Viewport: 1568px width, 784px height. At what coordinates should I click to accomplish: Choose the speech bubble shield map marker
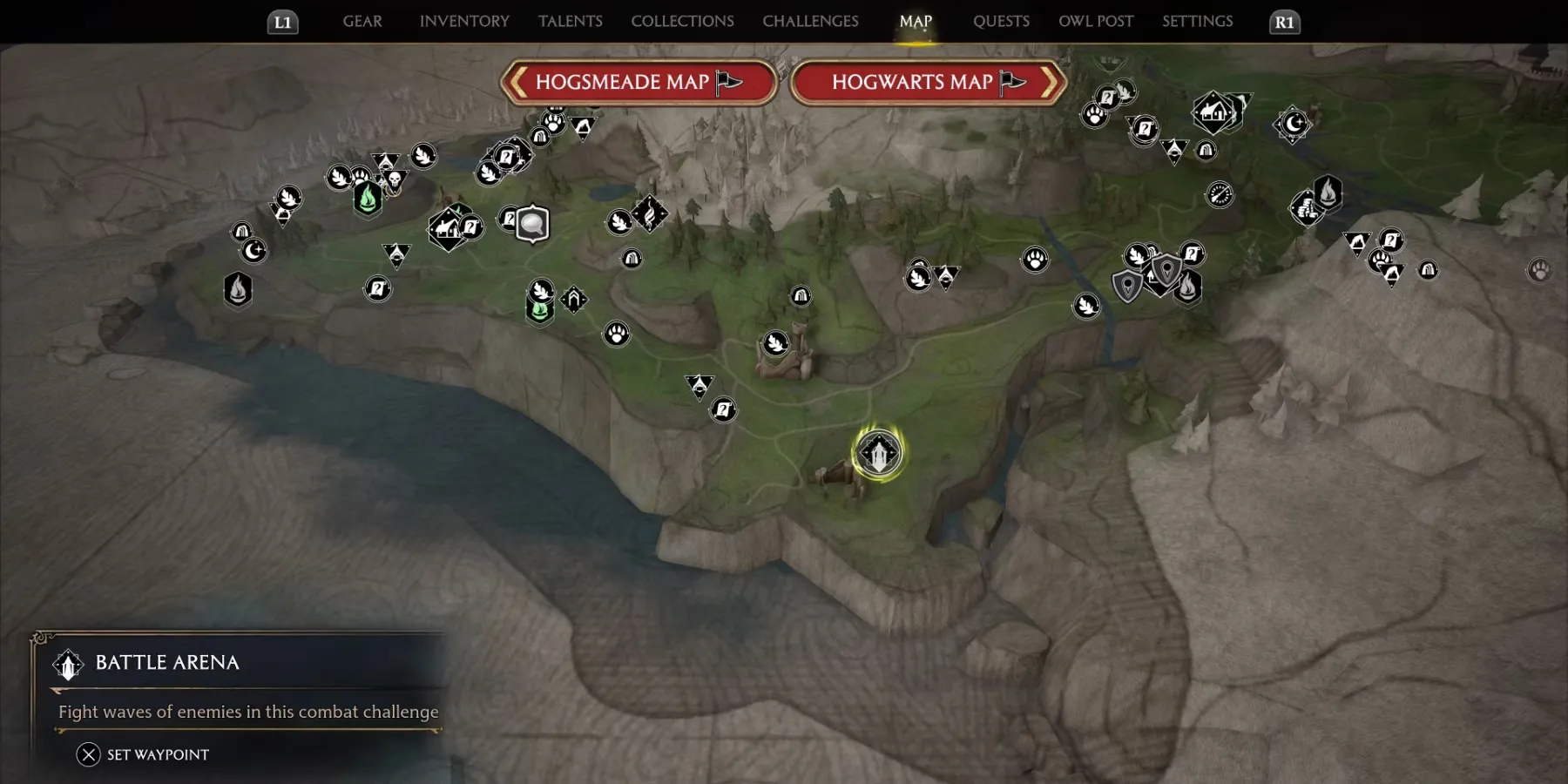pyautogui.click(x=532, y=224)
